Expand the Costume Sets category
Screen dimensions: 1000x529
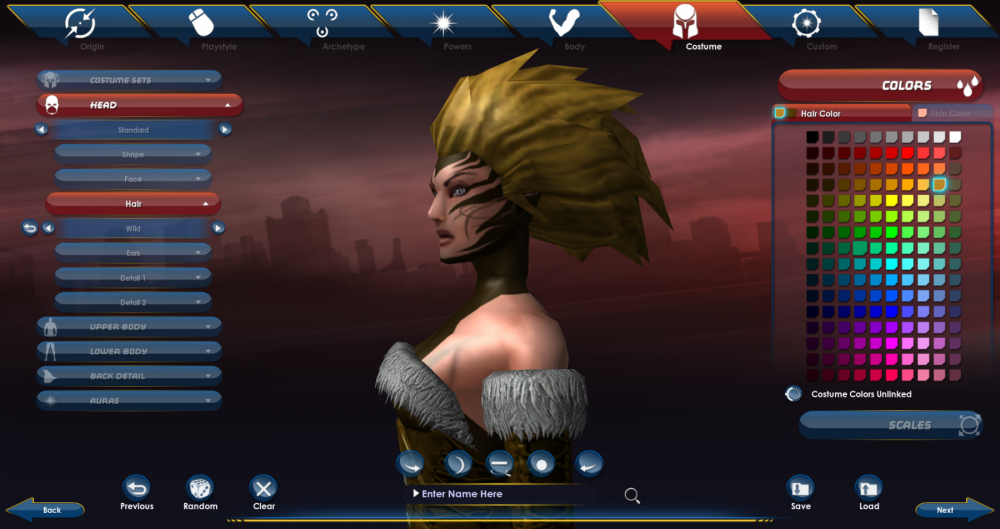point(129,80)
